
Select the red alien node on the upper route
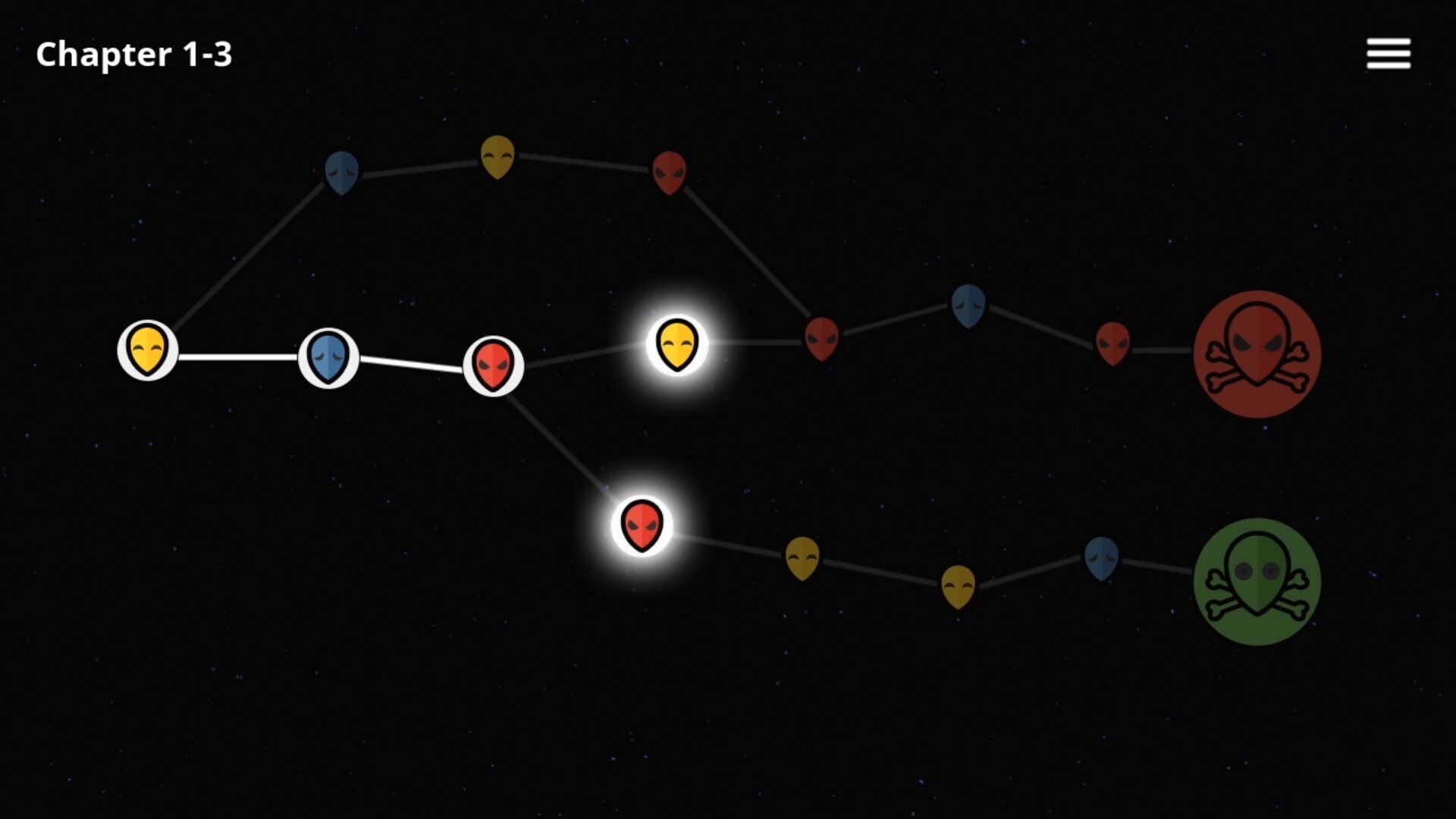[x=670, y=171]
